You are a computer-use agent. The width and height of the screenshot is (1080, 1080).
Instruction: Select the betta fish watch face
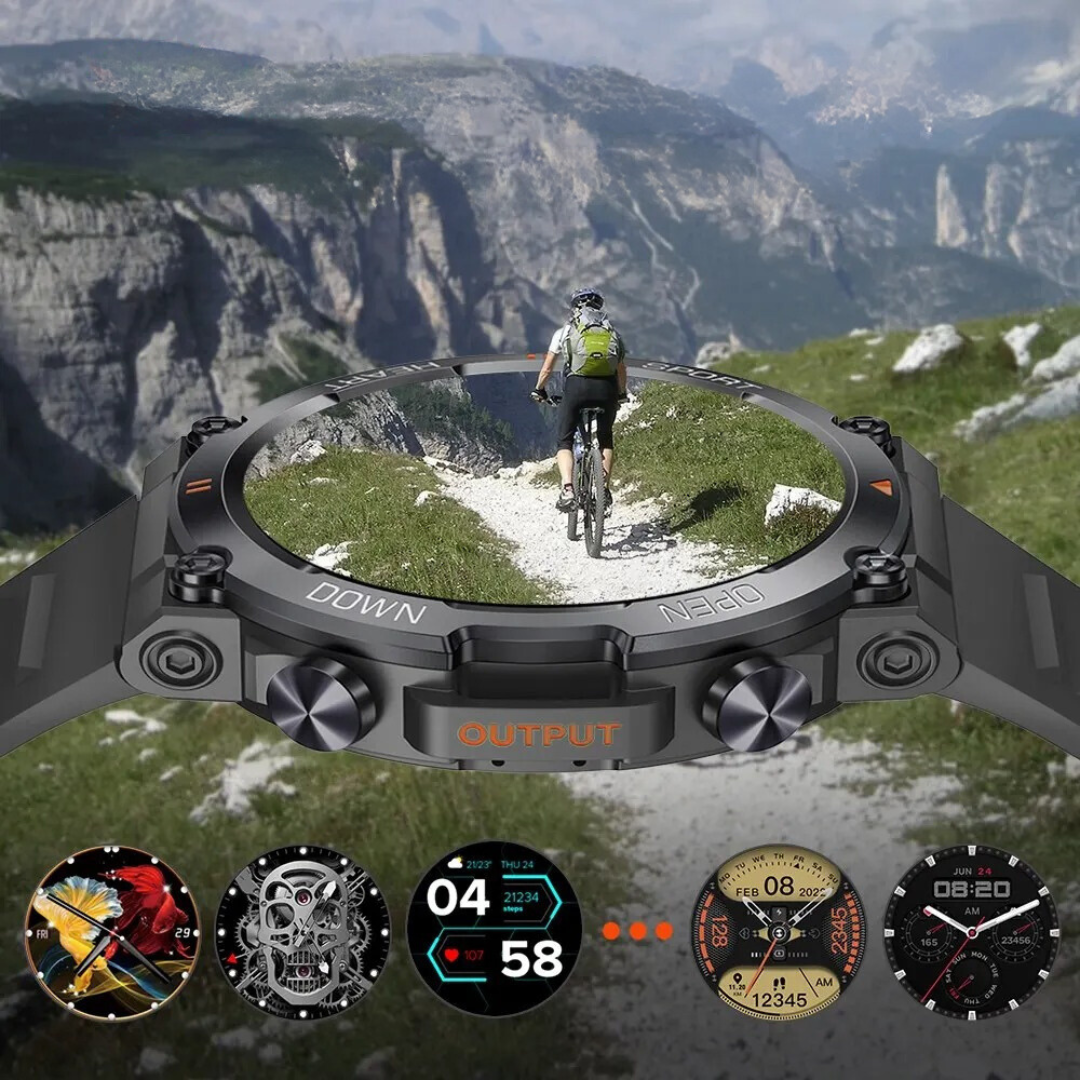[112, 932]
